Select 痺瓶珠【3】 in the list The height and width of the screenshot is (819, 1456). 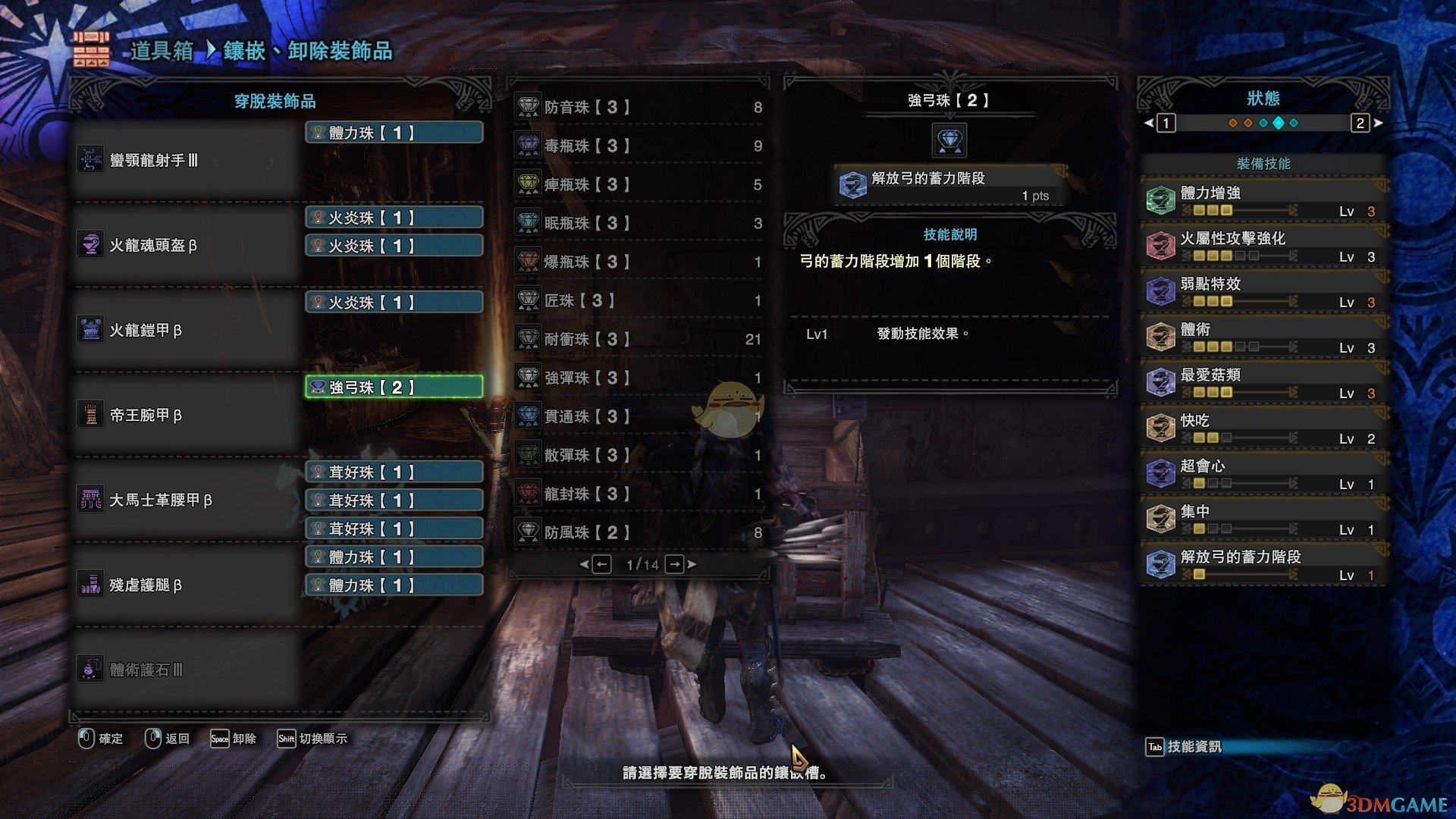[x=639, y=184]
